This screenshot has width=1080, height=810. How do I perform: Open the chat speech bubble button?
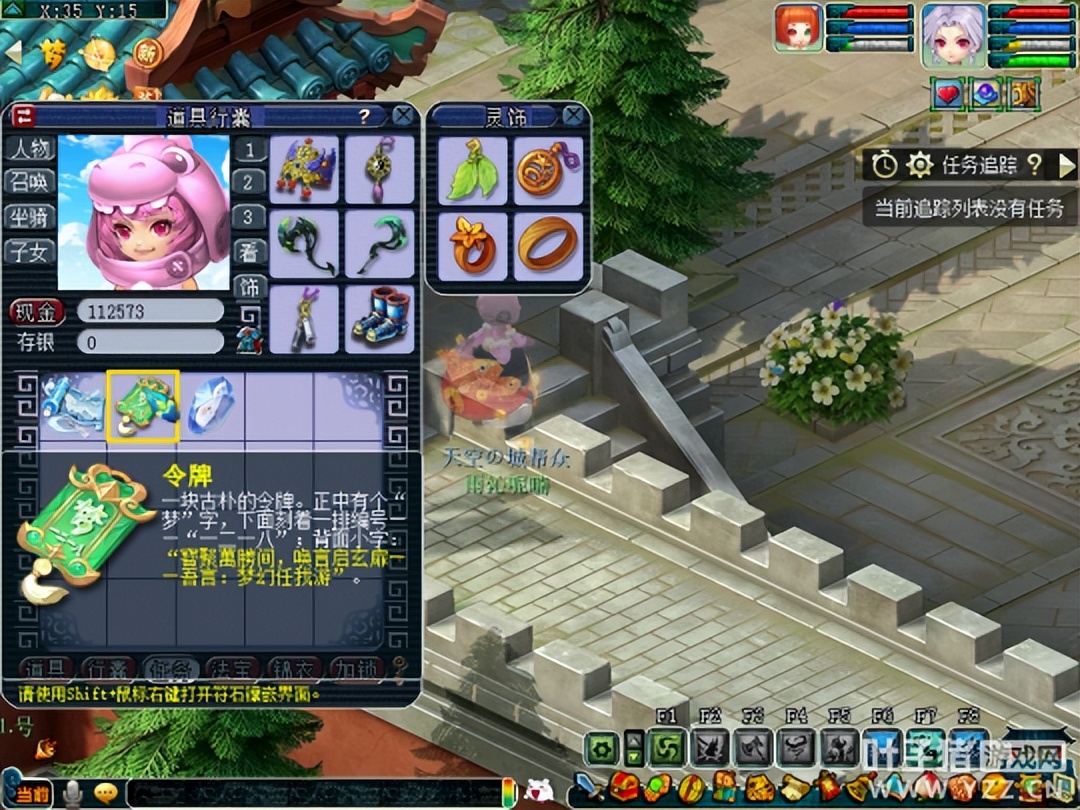[105, 793]
